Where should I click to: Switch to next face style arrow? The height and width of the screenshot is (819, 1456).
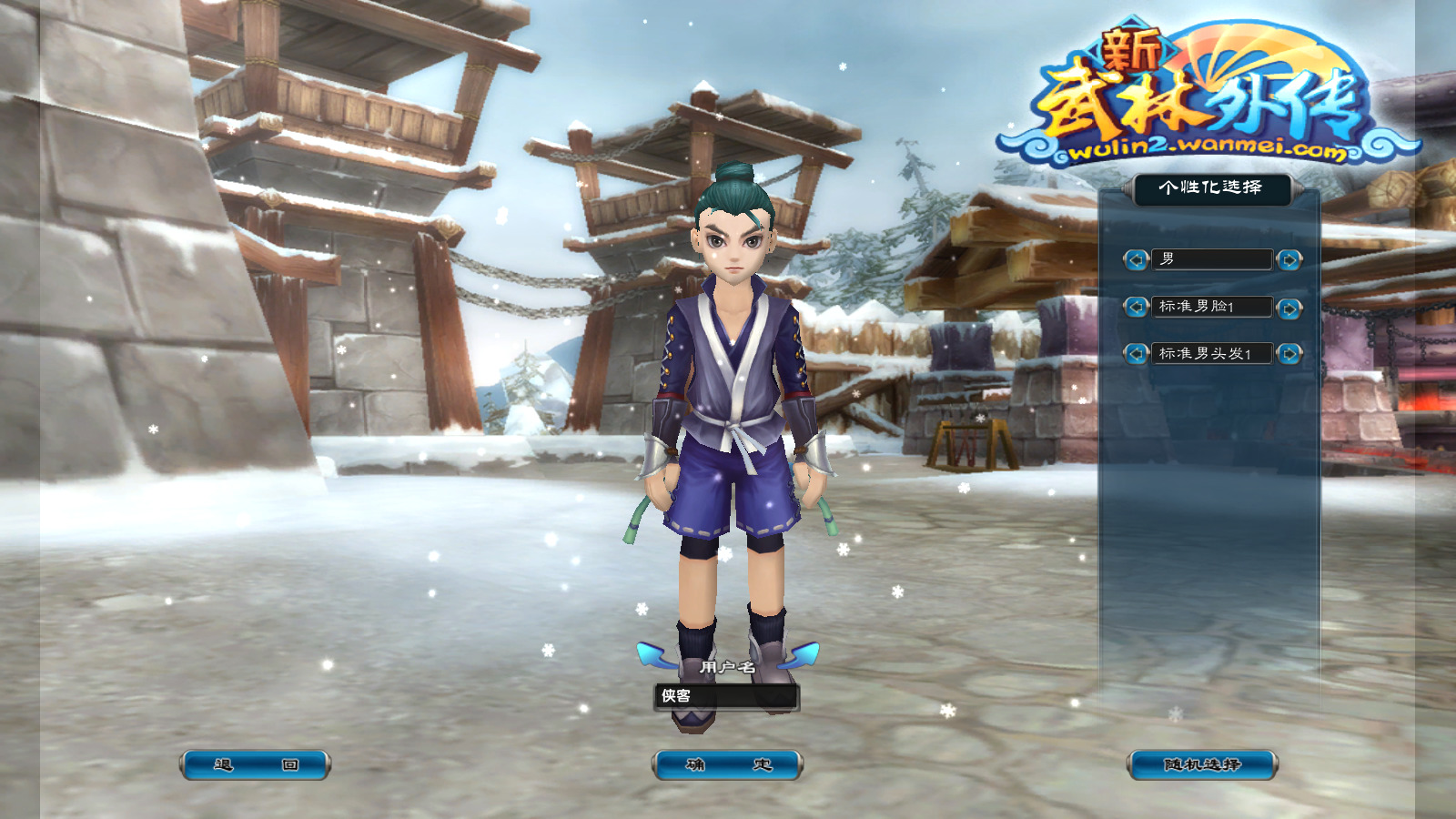[1289, 308]
